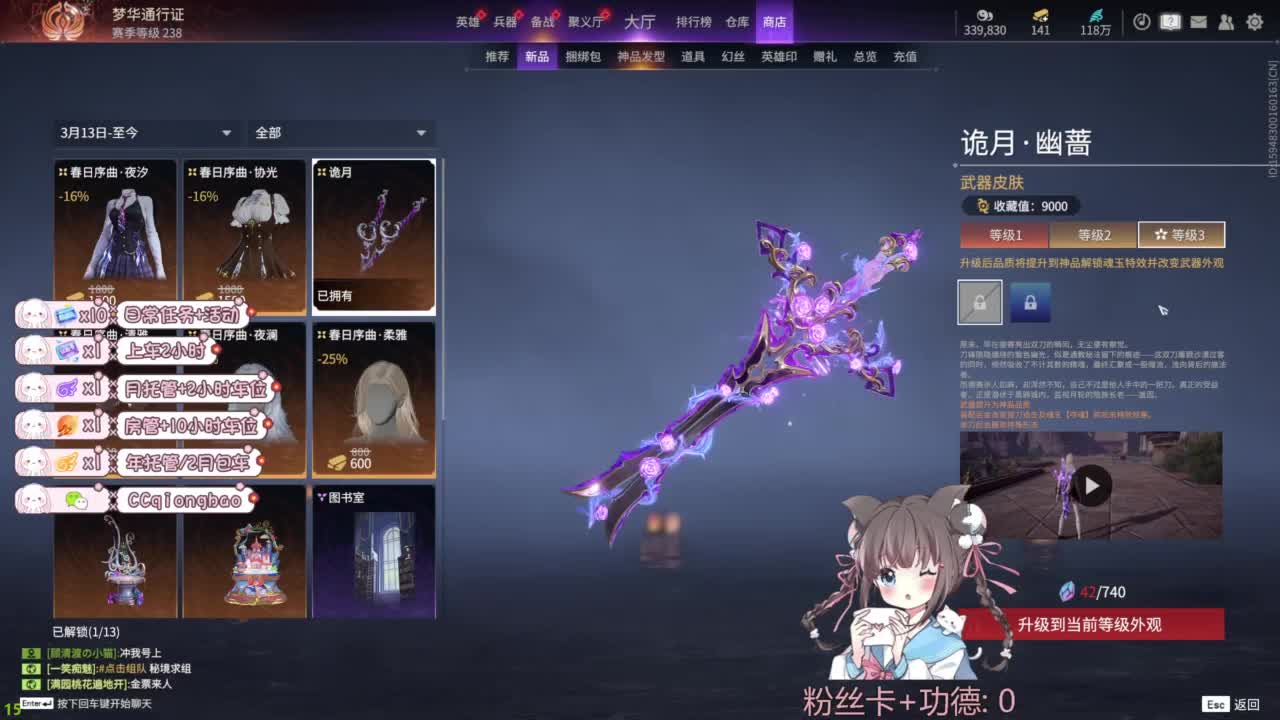Select the locked blue skin variant toggle
The height and width of the screenshot is (720, 1280).
(1029, 301)
